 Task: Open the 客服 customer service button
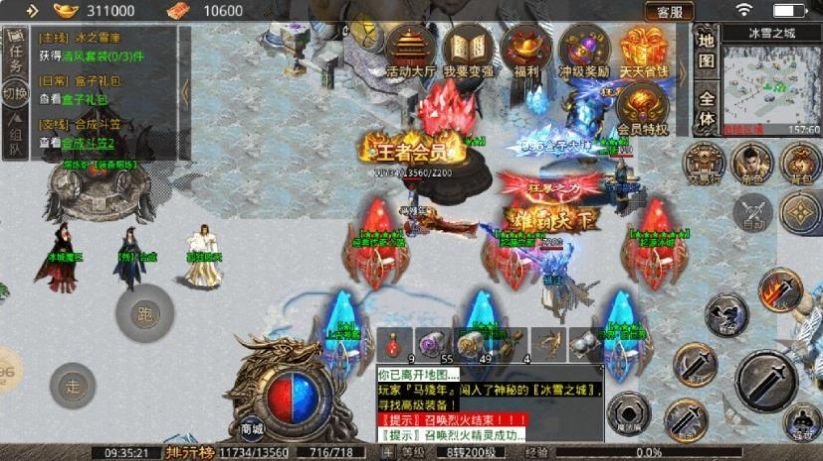point(669,12)
